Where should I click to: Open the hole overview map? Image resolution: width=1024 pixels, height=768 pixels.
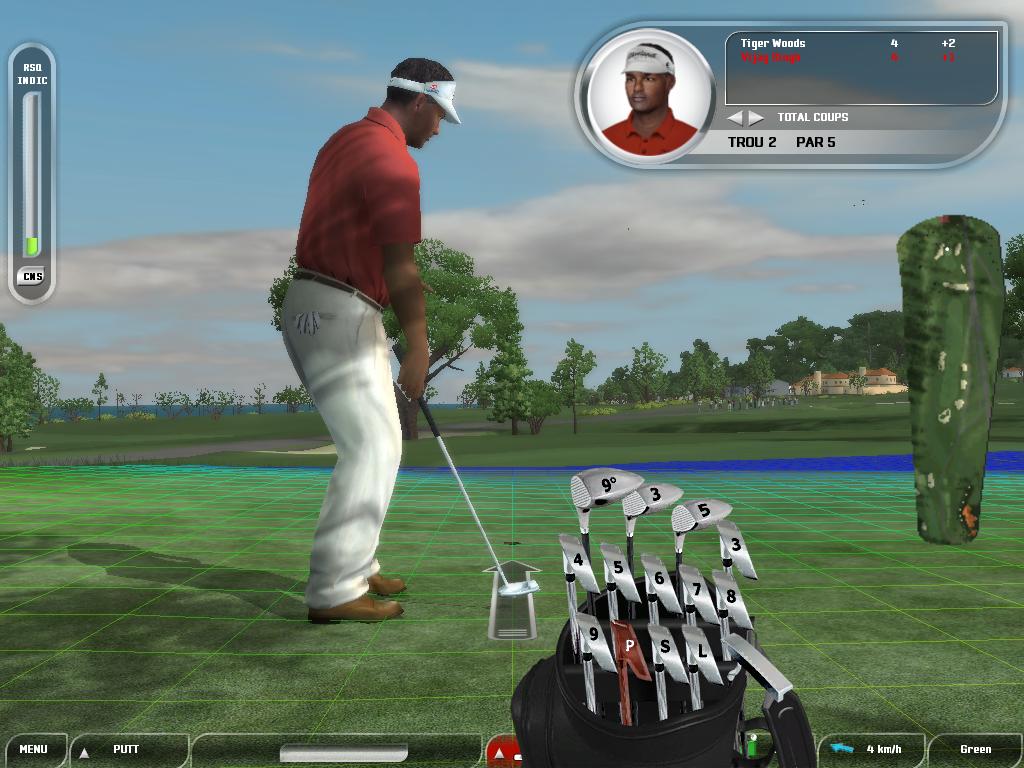tap(951, 380)
